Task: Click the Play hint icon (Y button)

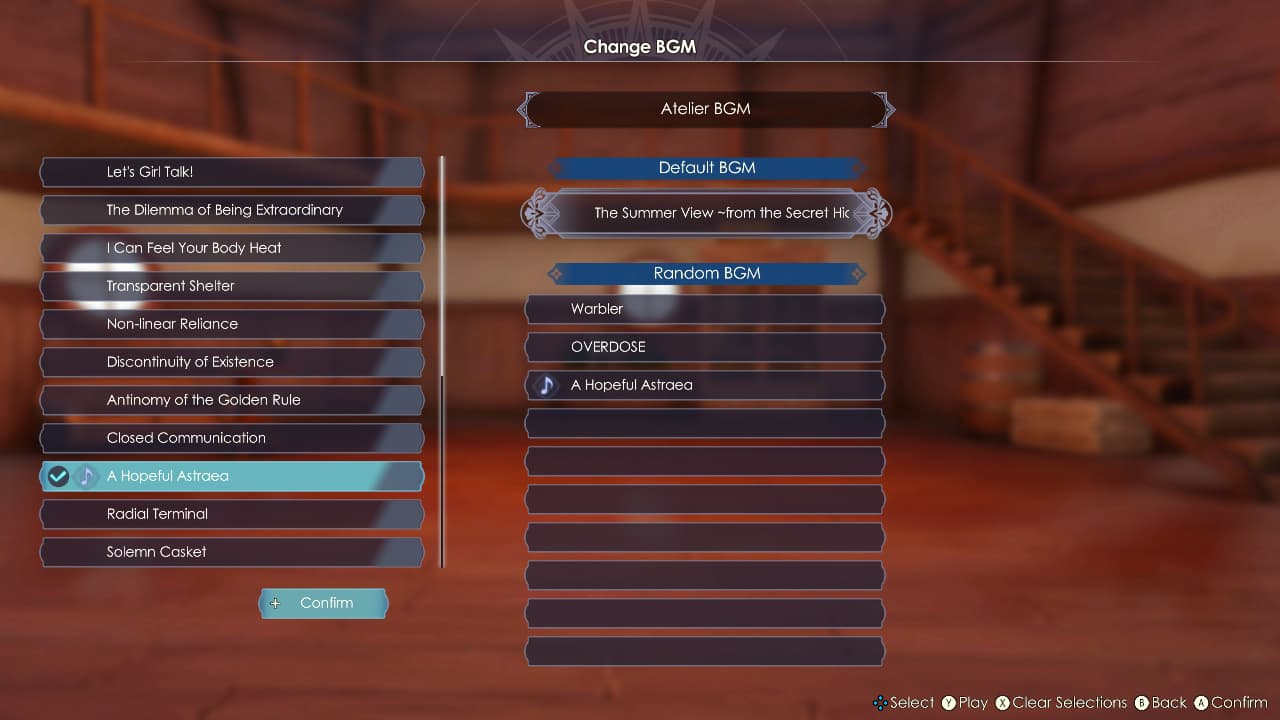Action: 951,703
